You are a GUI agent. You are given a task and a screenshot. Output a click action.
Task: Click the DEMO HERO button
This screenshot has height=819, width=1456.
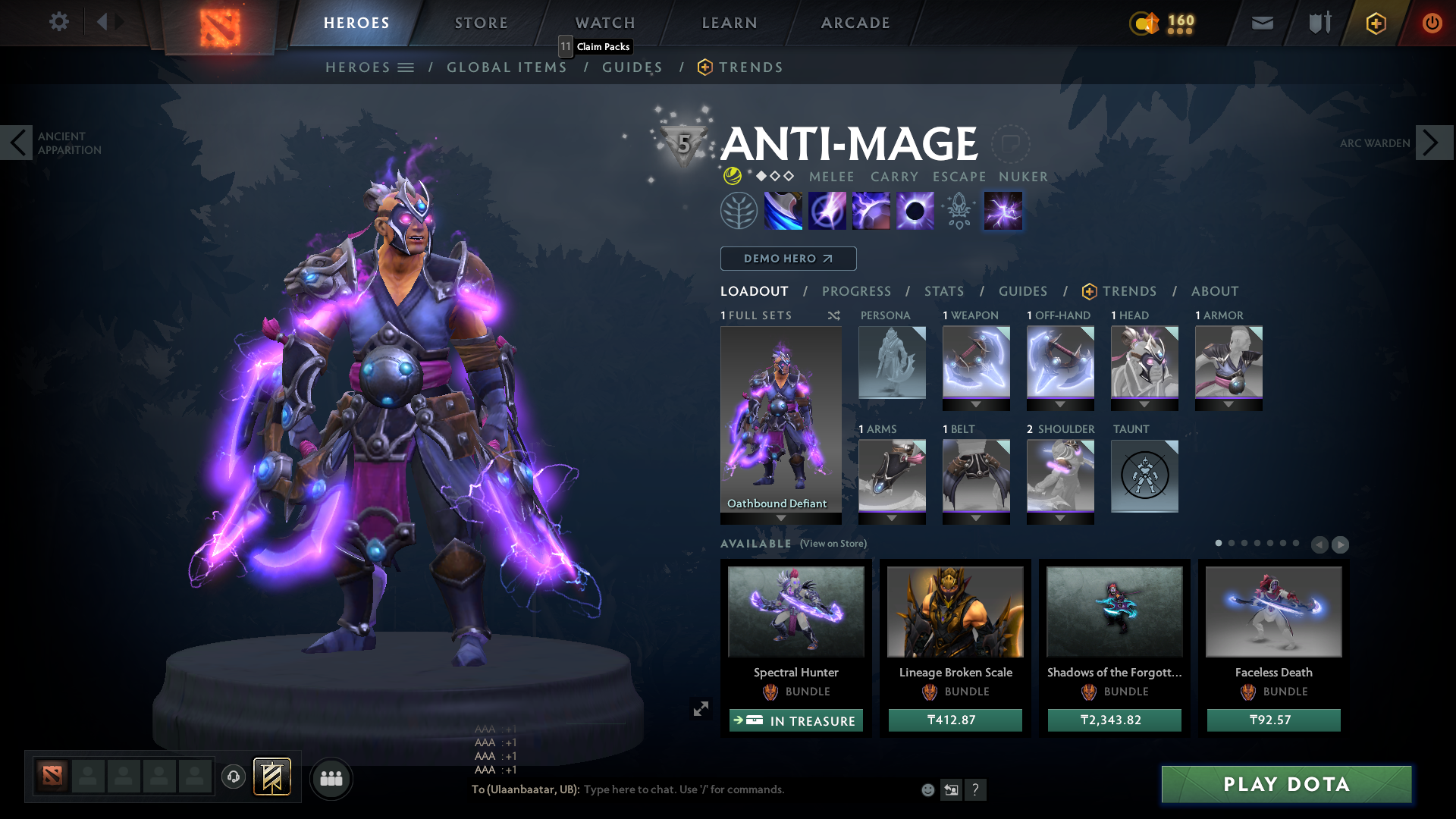click(788, 259)
